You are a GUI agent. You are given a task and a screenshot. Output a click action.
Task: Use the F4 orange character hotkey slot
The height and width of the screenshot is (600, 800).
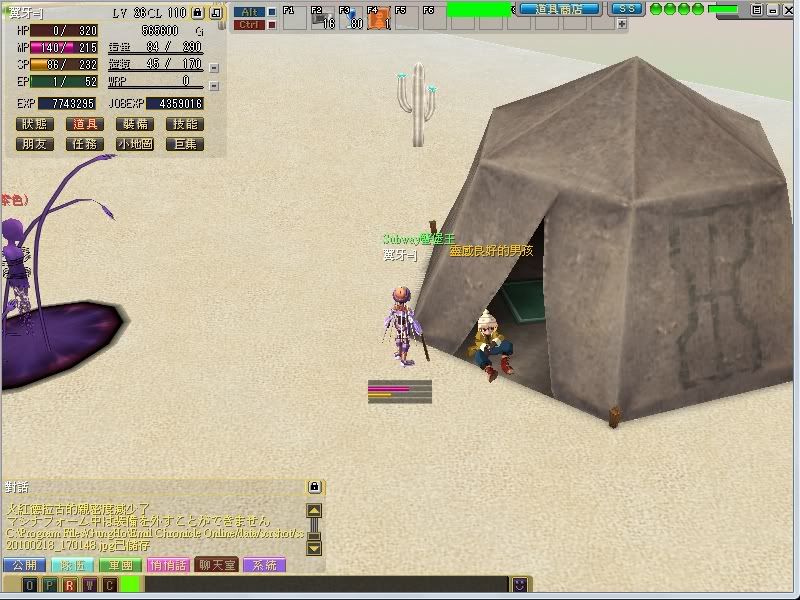click(x=379, y=19)
